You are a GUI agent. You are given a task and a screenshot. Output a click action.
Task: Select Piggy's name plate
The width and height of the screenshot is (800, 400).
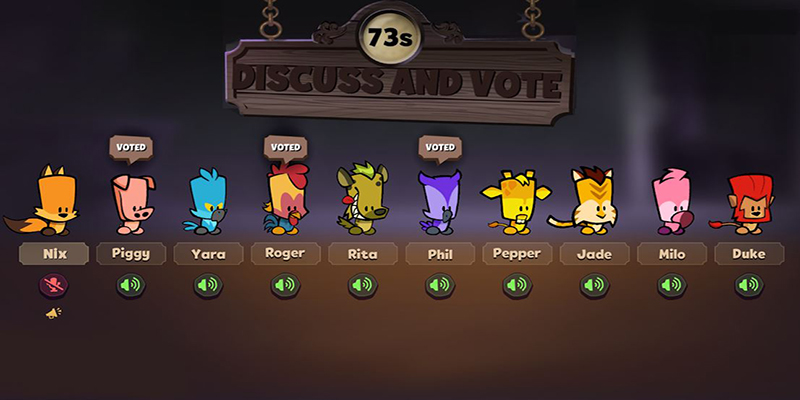(132, 254)
